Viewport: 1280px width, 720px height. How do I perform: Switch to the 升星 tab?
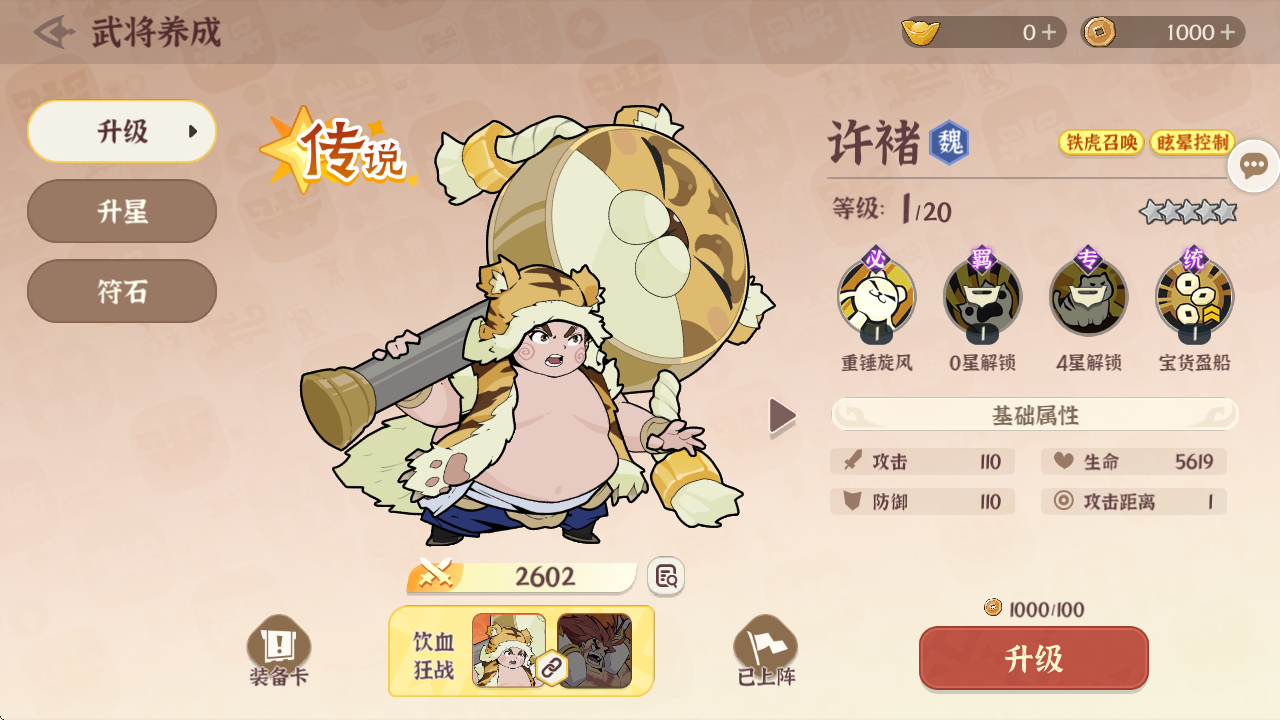tap(121, 211)
